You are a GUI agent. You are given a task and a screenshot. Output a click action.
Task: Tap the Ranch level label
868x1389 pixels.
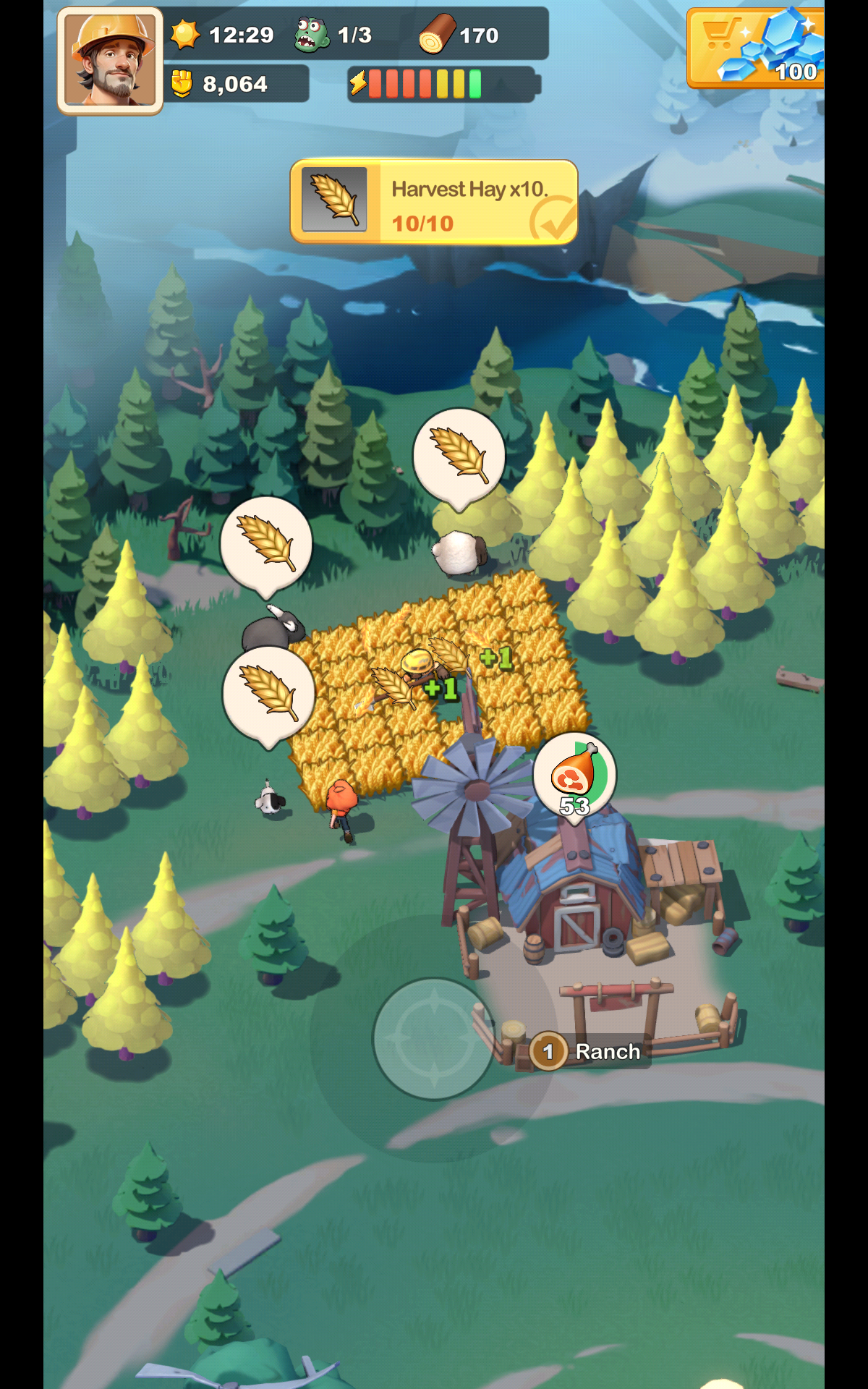587,1051
